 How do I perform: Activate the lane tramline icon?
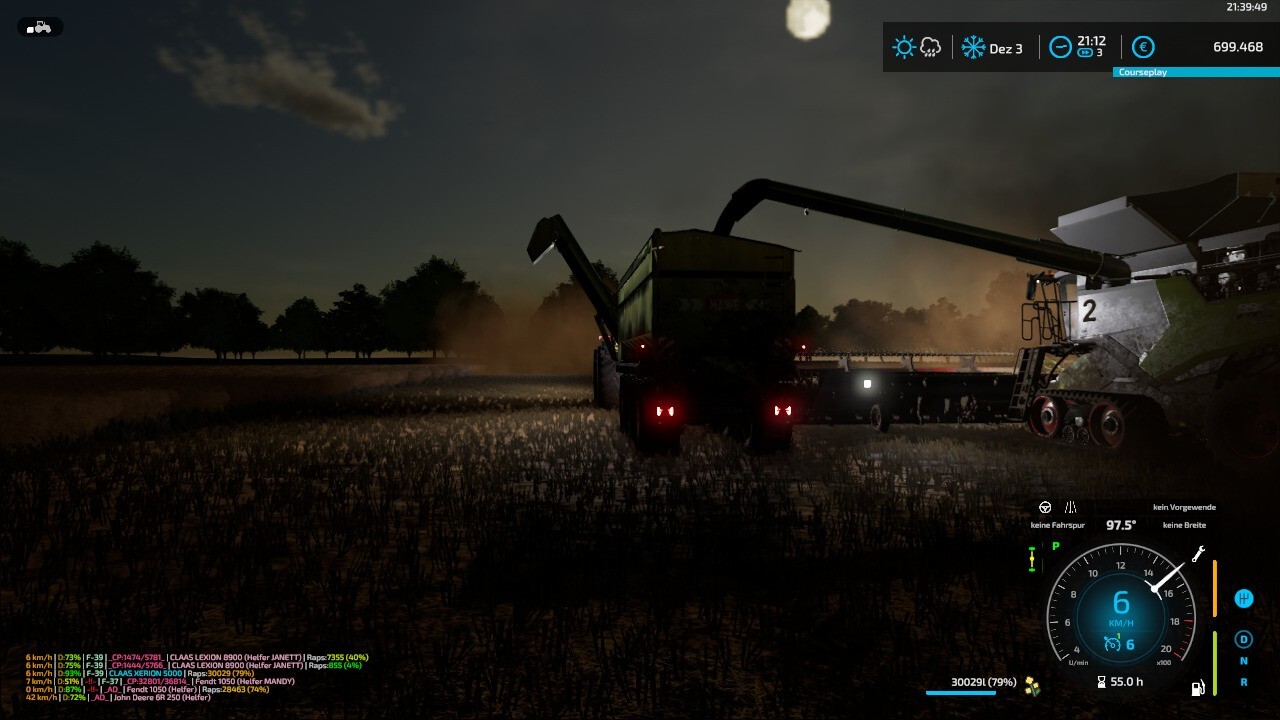point(1070,508)
